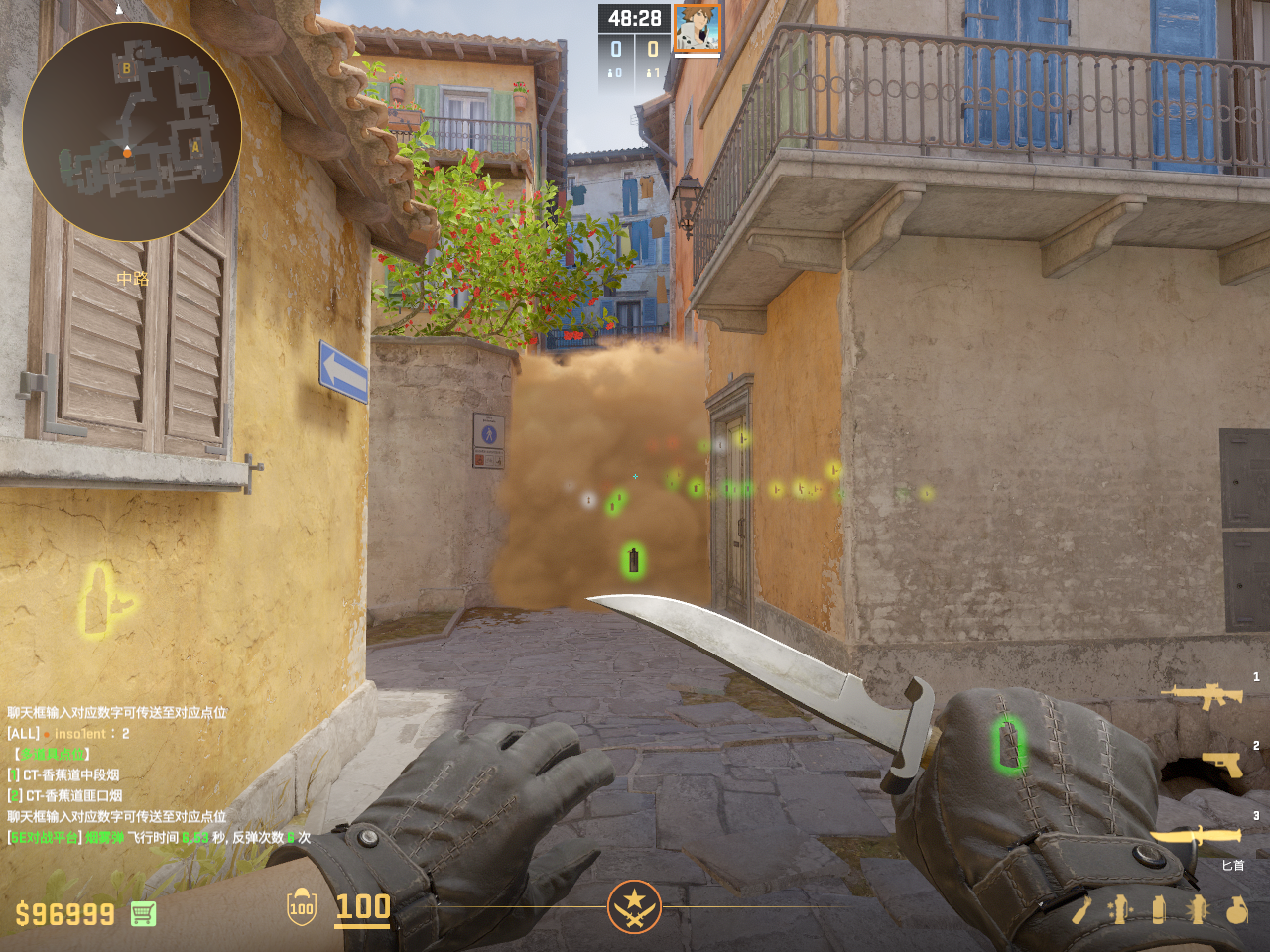The width and height of the screenshot is (1270, 952).
Task: Click the insolent chat message line
Action: click(69, 733)
